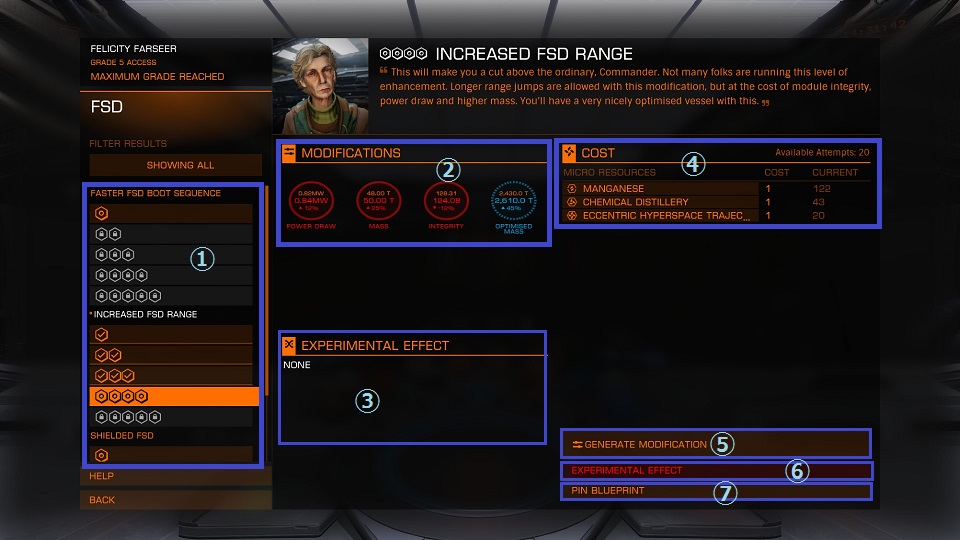Select grade 5 Increased FSD Range blueprint
This screenshot has height=540, width=960.
[172, 416]
